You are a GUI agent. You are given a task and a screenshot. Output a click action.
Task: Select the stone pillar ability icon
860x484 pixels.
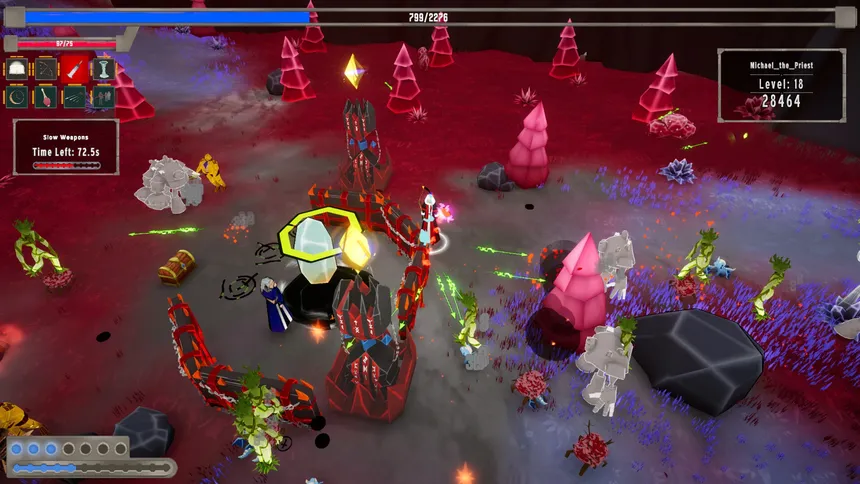(104, 69)
